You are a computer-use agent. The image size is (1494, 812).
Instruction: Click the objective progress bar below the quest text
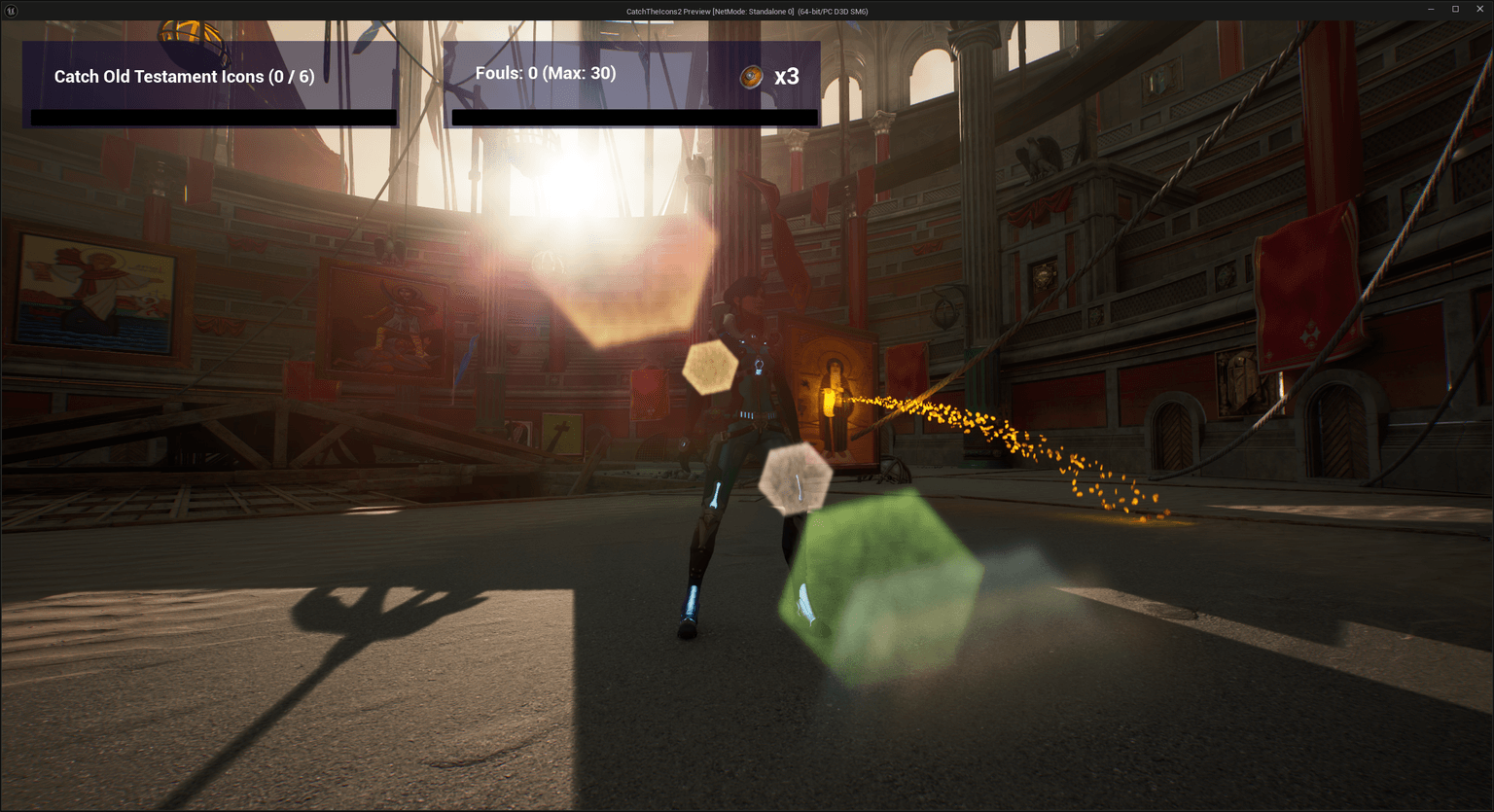[x=211, y=117]
